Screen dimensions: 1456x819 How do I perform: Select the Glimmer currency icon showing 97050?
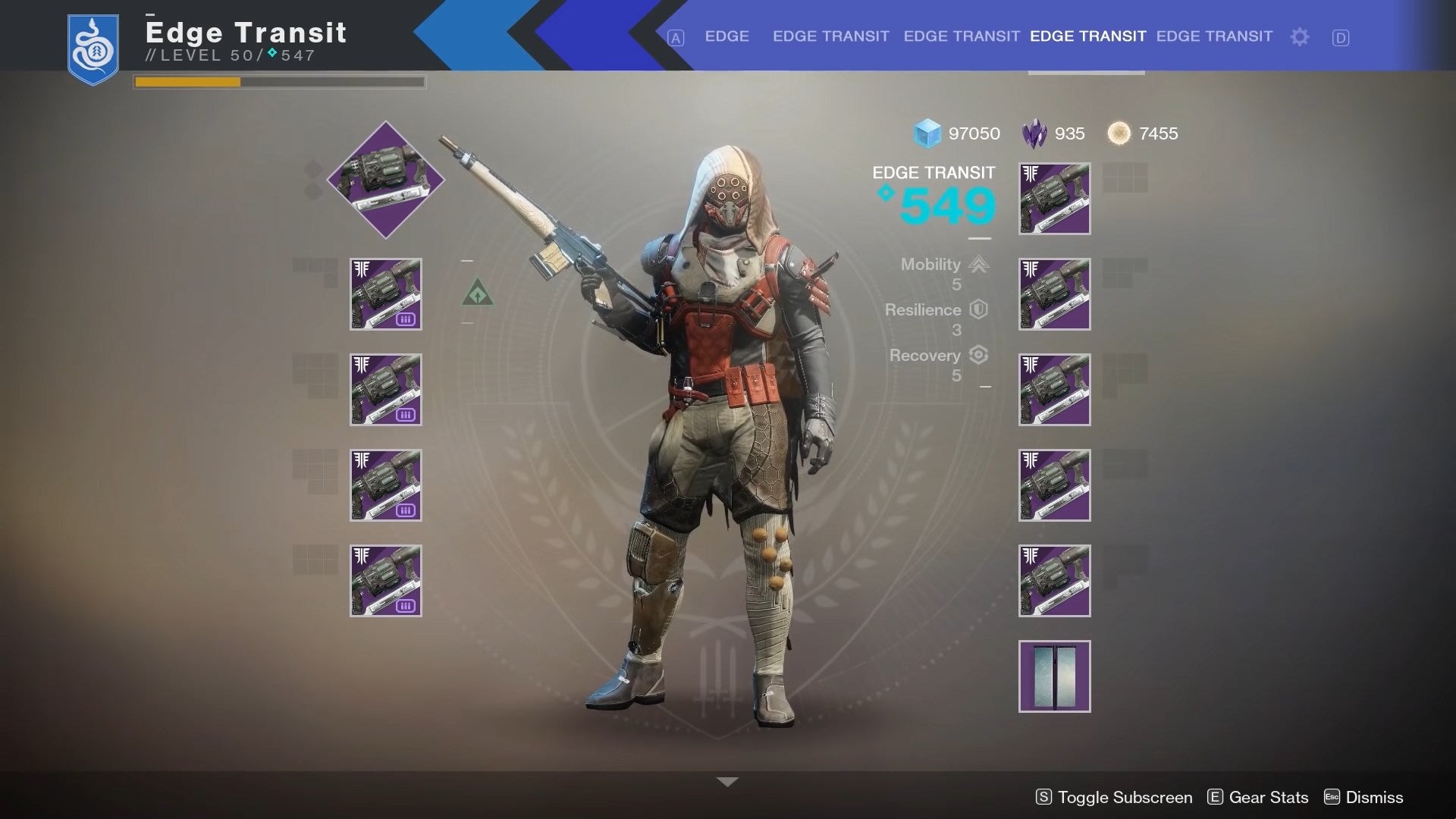click(926, 133)
